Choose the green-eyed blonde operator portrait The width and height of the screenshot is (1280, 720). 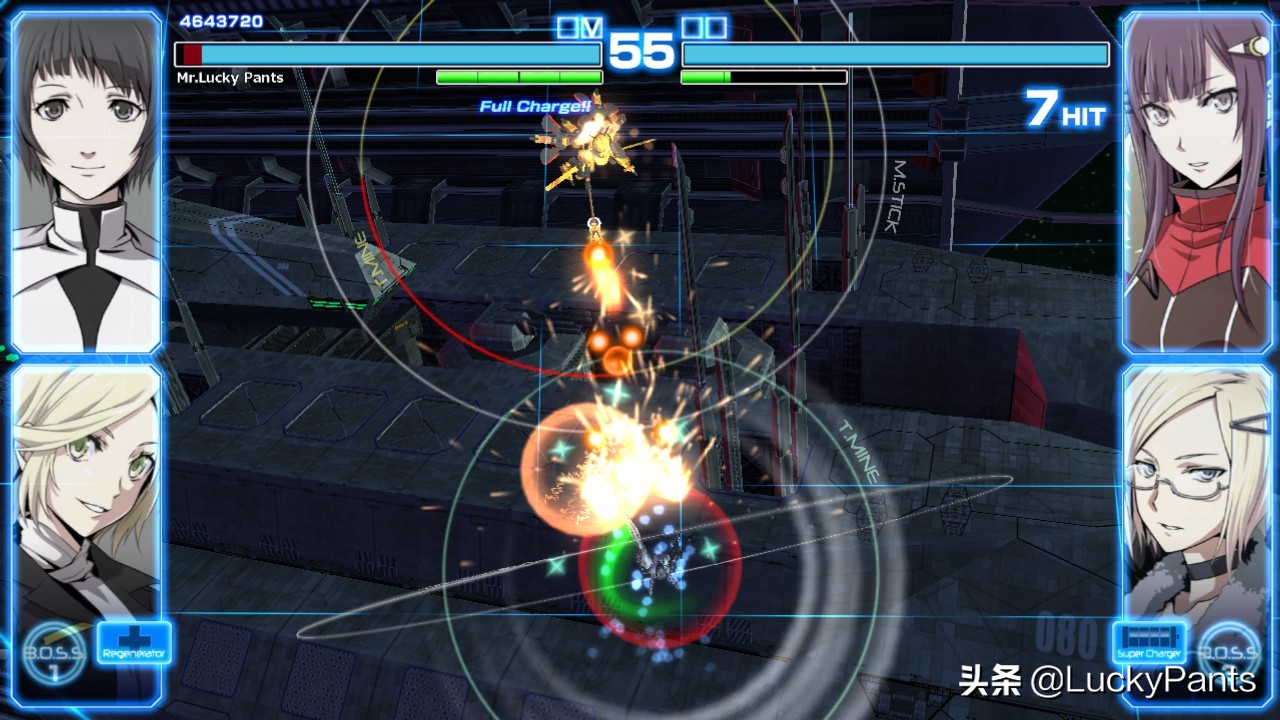point(86,490)
